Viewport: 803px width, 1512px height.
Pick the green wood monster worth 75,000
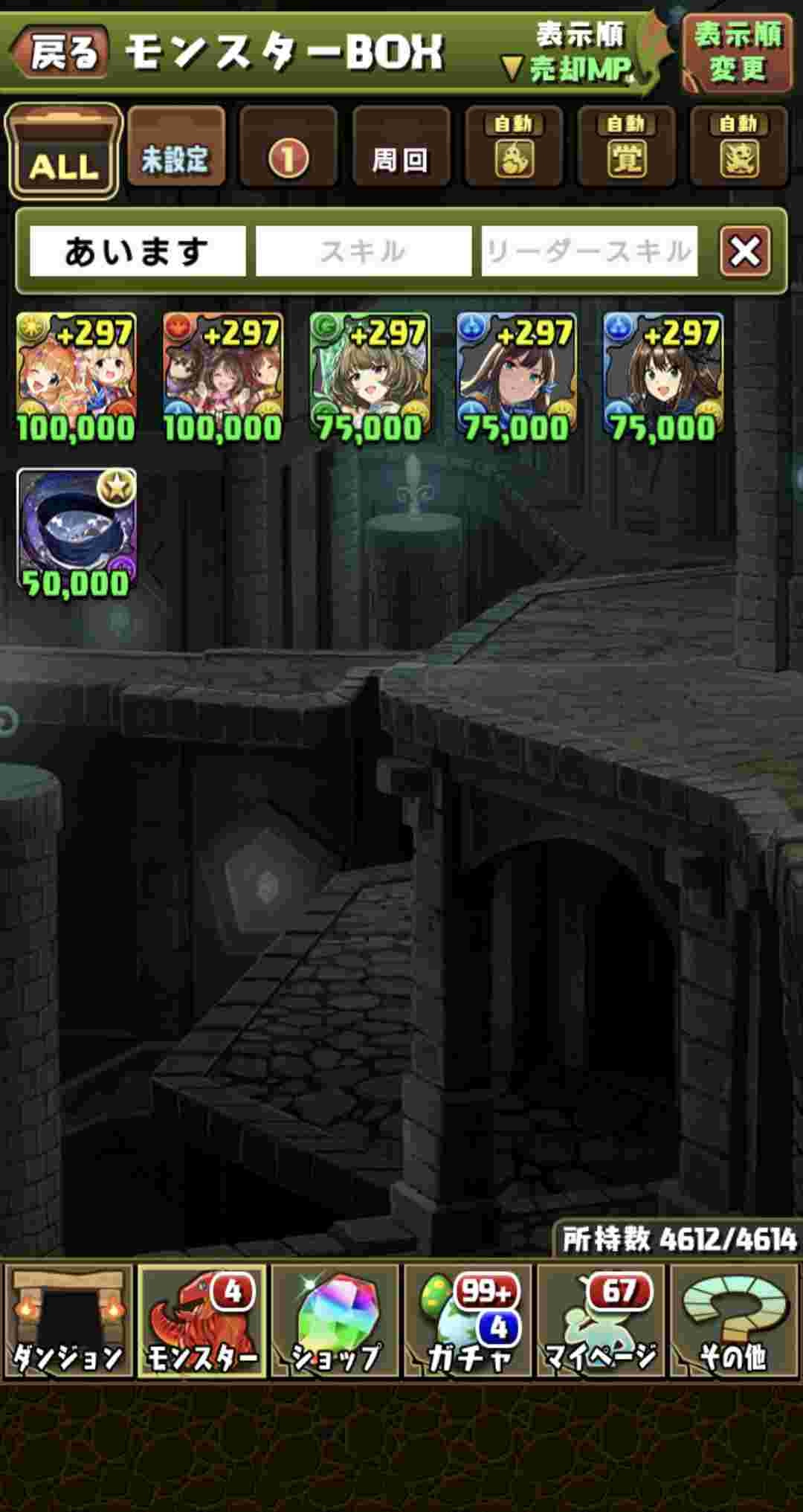370,377
